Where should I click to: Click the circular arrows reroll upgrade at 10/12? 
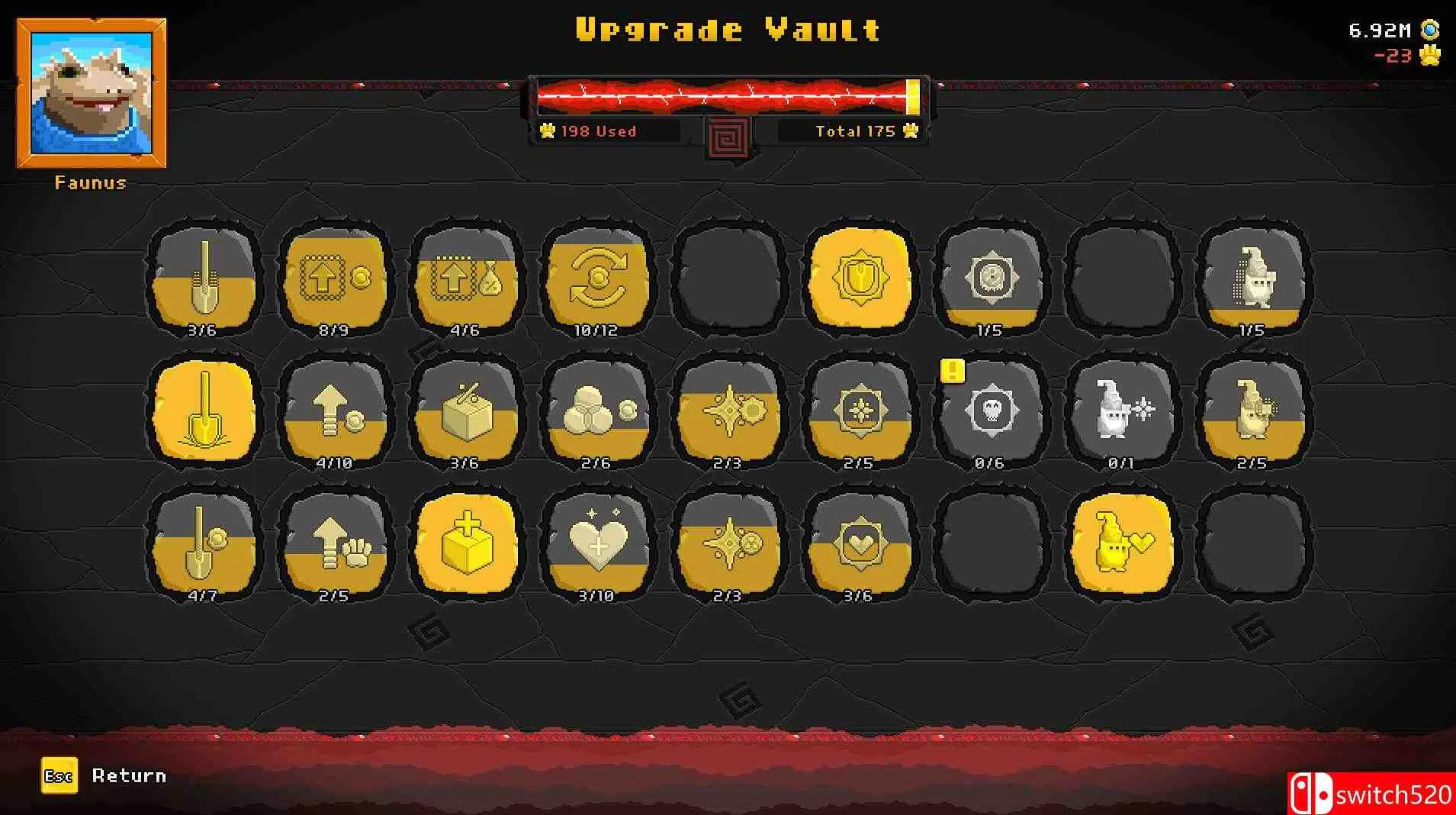pyautogui.click(x=597, y=279)
